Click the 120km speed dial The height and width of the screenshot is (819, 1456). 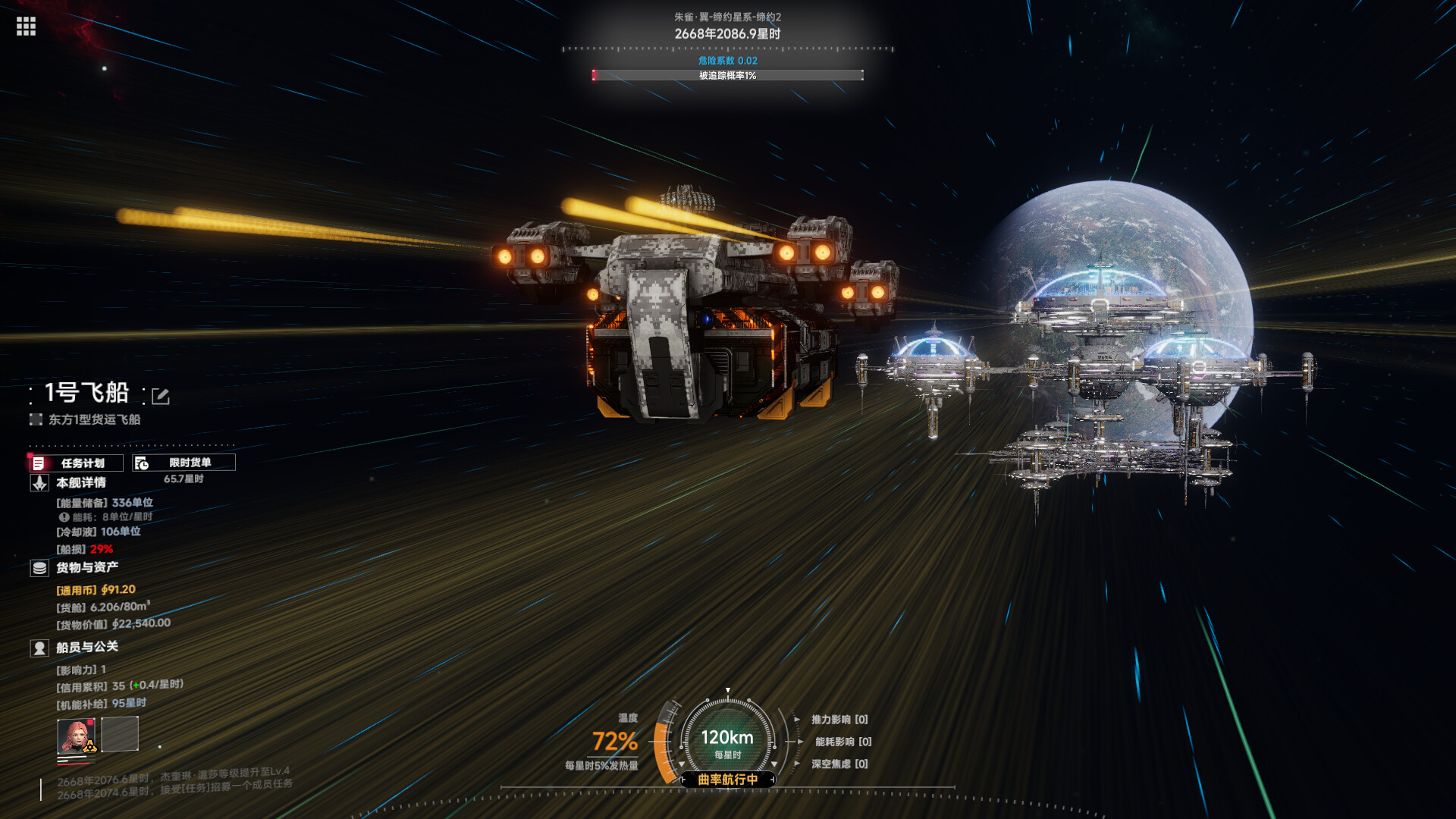point(727,739)
